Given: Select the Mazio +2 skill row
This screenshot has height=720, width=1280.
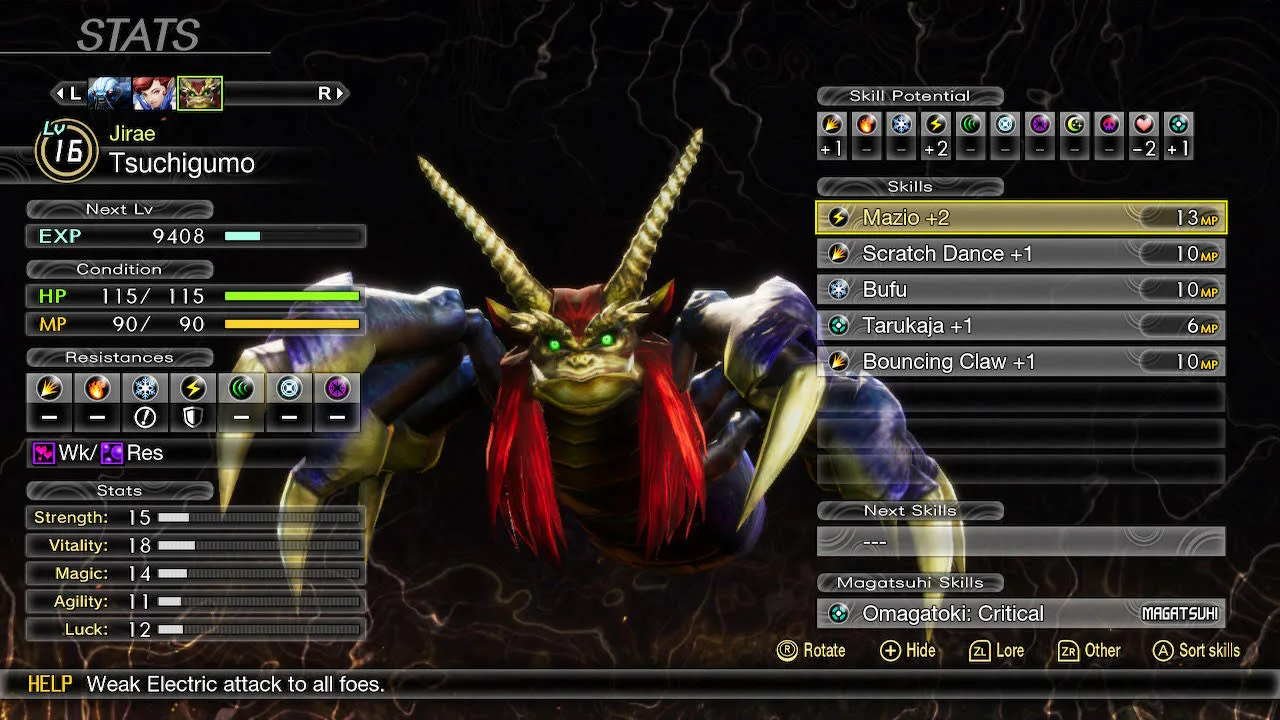Looking at the screenshot, I should click(1020, 218).
